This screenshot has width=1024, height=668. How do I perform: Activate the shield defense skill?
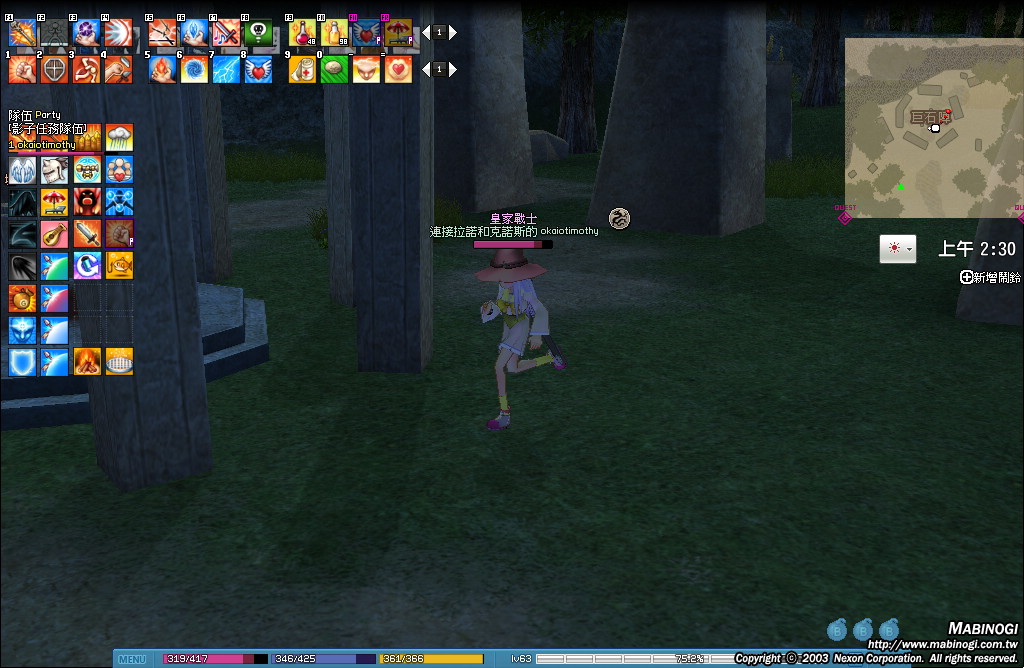(55, 69)
